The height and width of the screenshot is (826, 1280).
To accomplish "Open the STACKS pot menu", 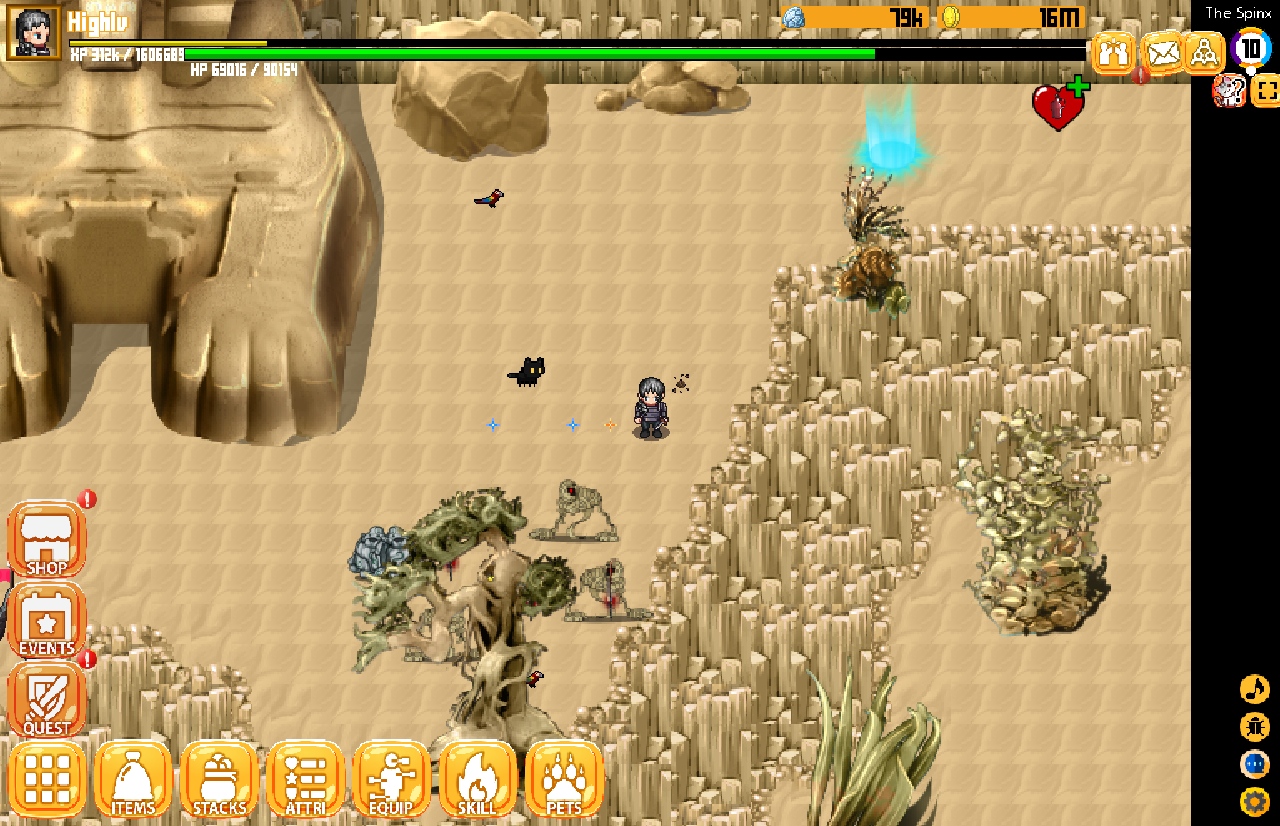I will (219, 779).
